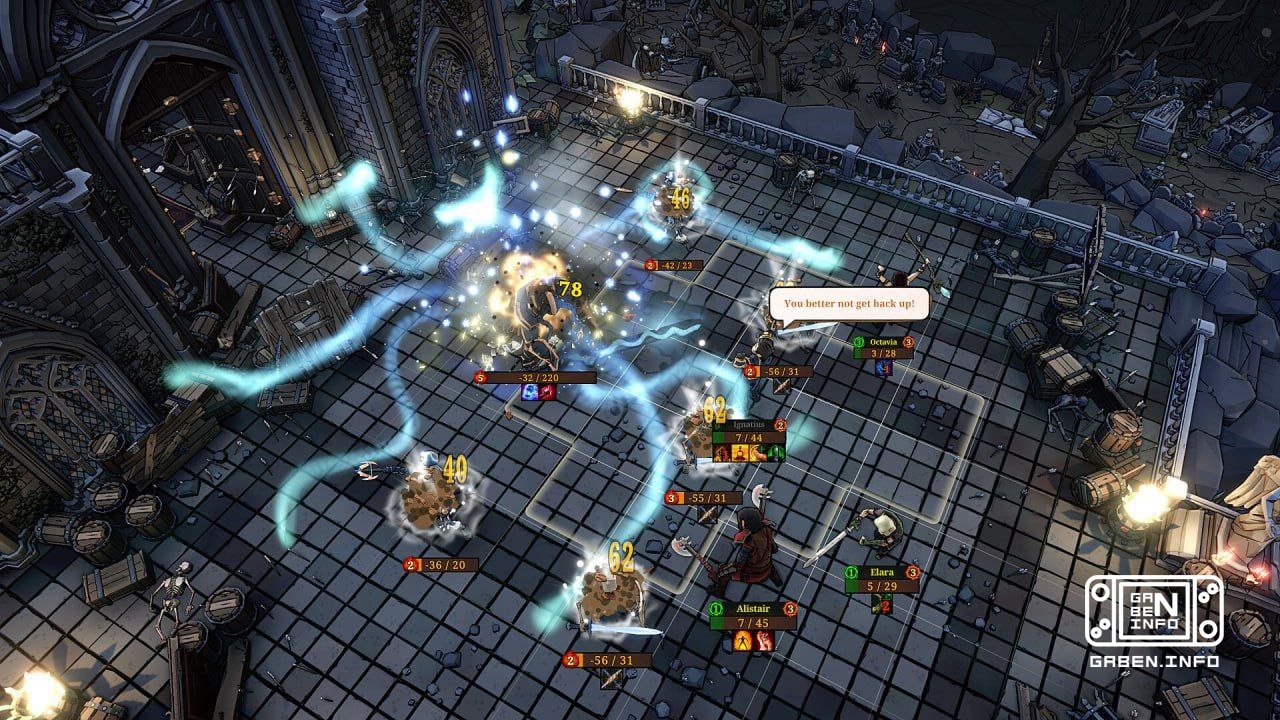Select Elara's nameplate
Image resolution: width=1280 pixels, height=720 pixels.
(x=882, y=572)
